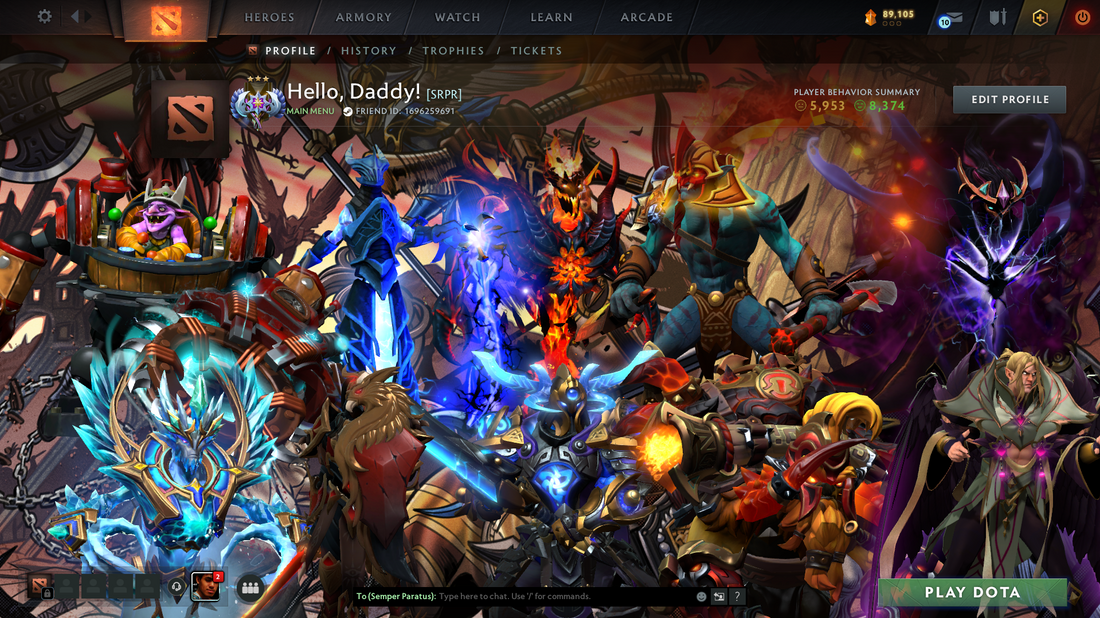Switch to the History tab
Image resolution: width=1100 pixels, height=618 pixels.
pyautogui.click(x=369, y=51)
